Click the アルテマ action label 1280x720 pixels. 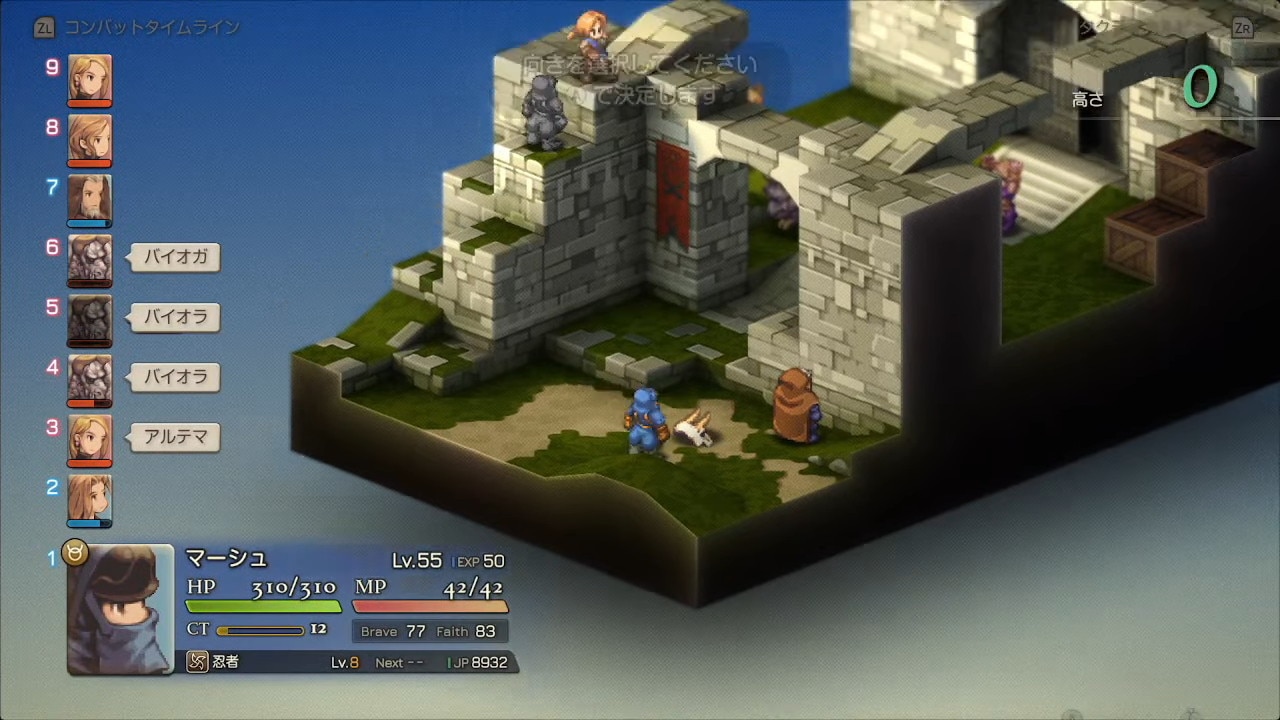click(176, 437)
